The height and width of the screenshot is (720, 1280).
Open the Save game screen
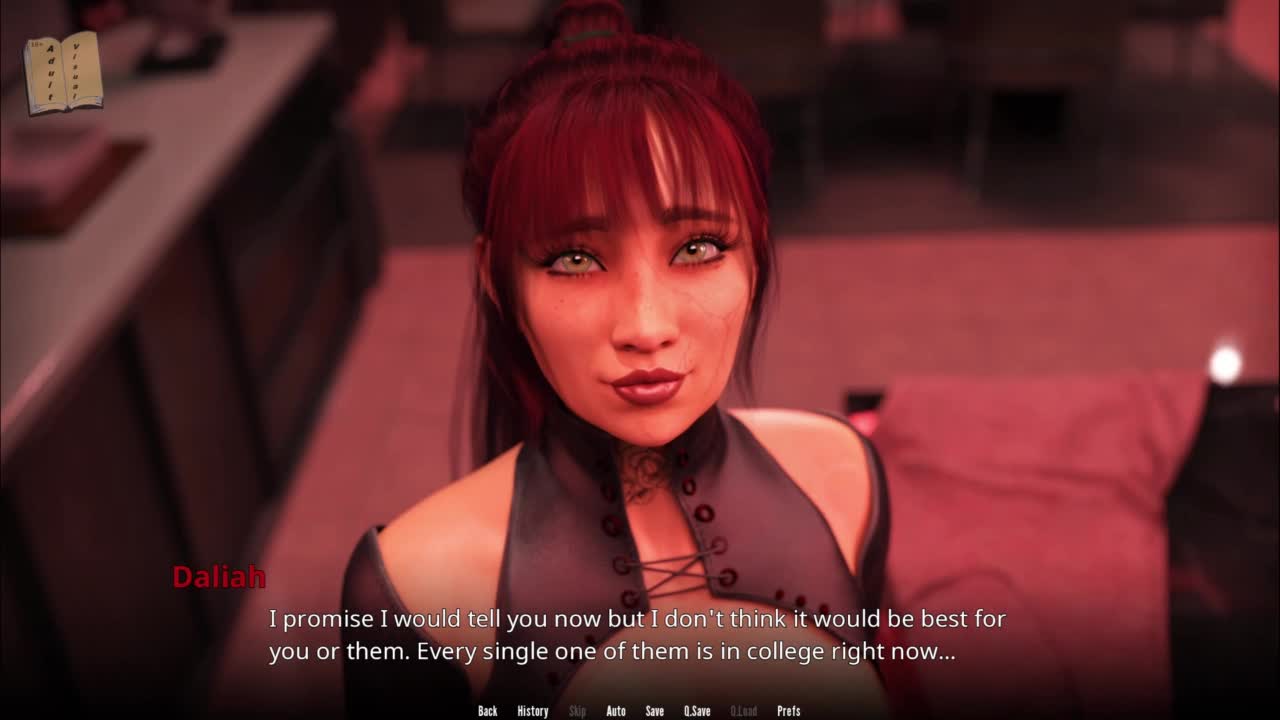(x=654, y=711)
